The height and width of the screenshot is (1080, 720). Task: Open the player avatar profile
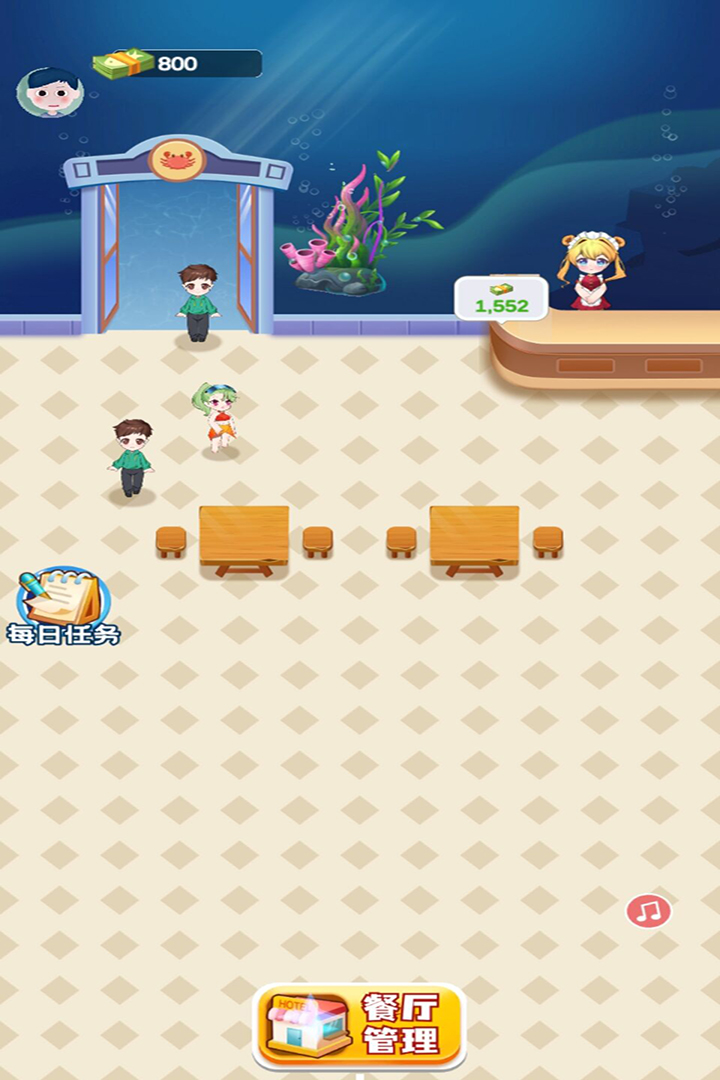coord(49,92)
